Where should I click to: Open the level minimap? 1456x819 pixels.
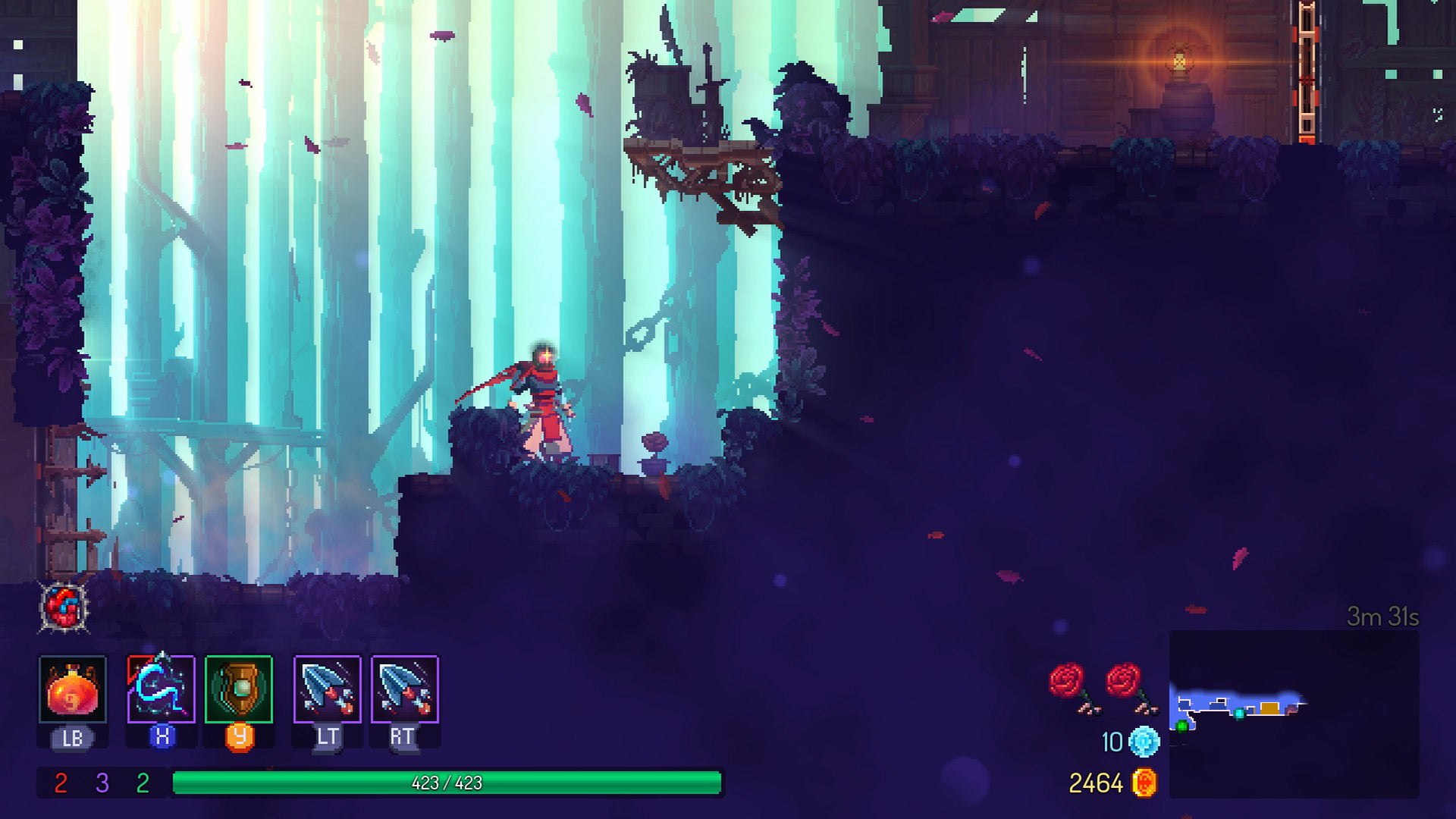pos(1293,713)
